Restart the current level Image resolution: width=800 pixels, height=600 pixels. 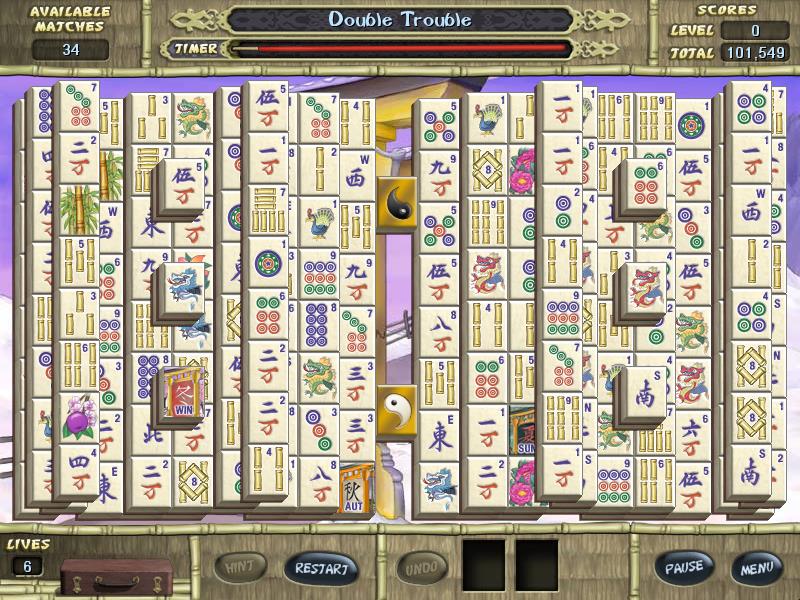click(321, 568)
